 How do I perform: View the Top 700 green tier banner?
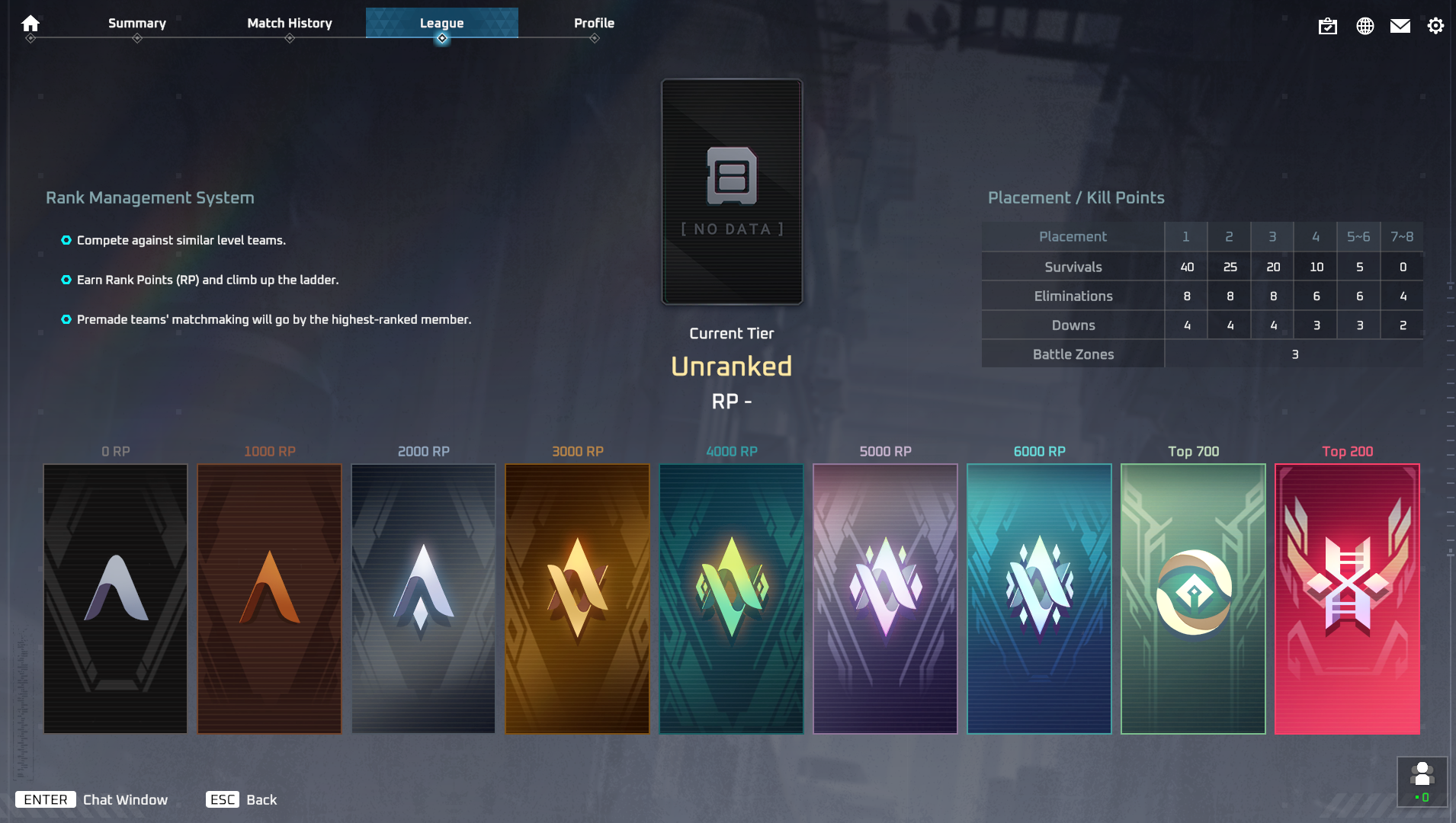(x=1191, y=598)
